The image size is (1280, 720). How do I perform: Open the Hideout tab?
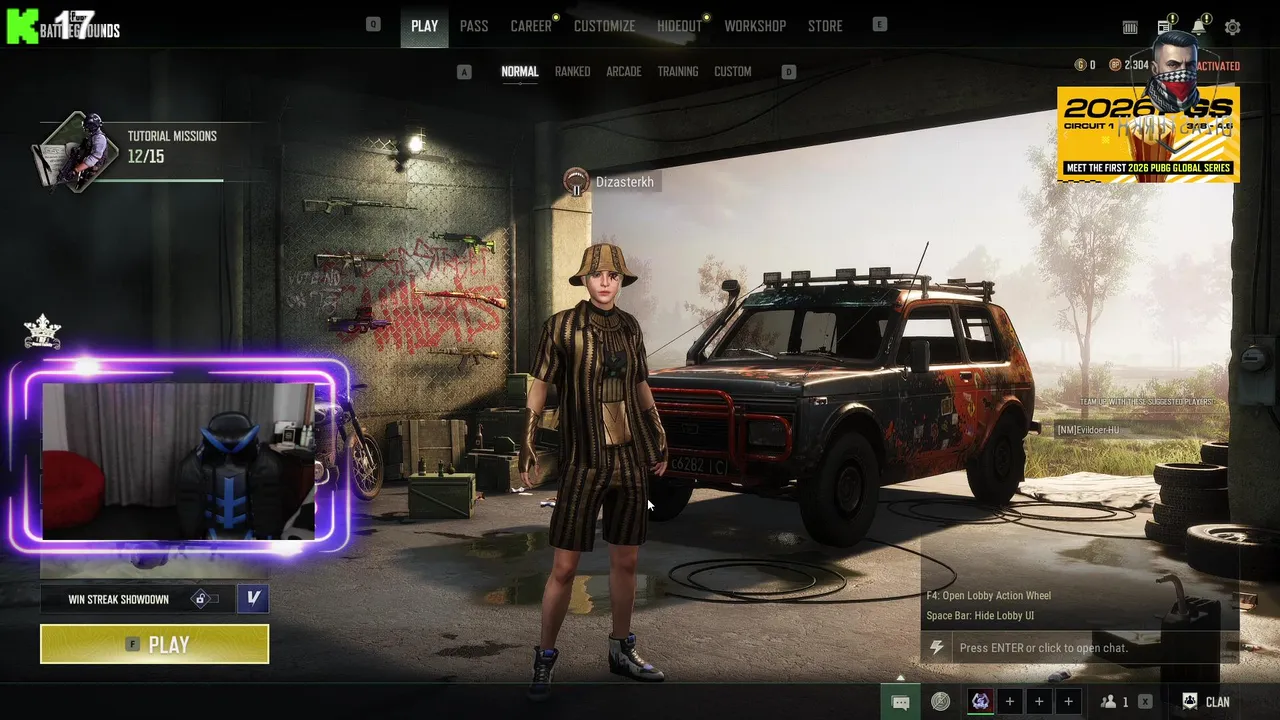coord(679,26)
